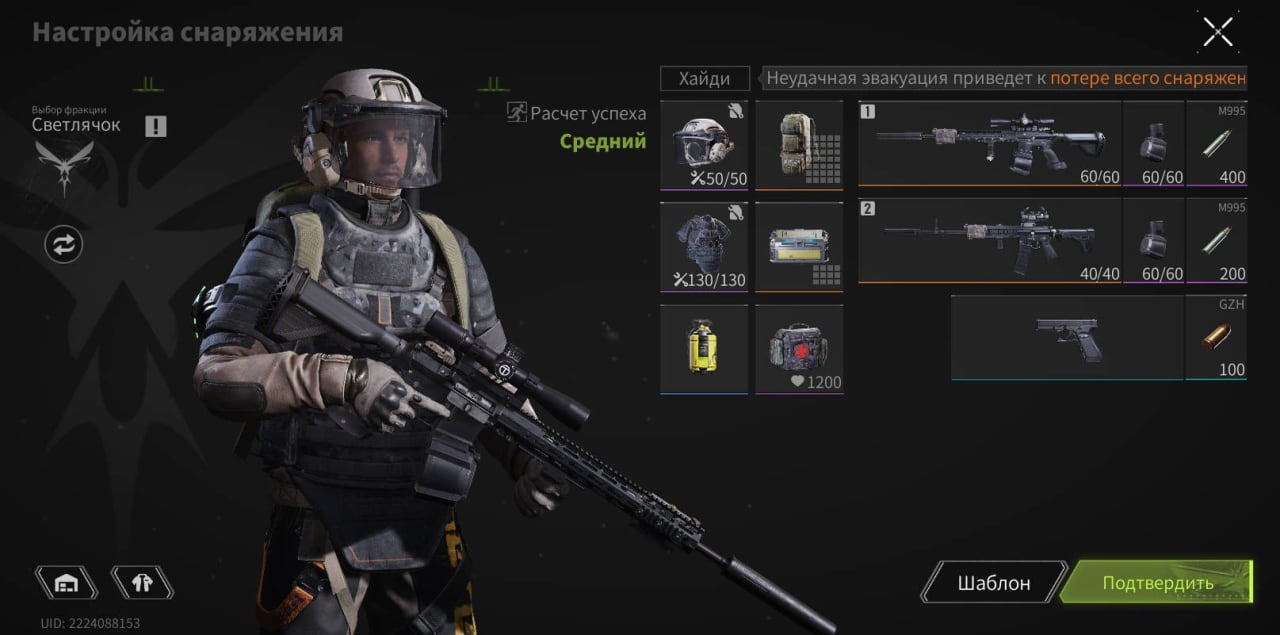The height and width of the screenshot is (635, 1280).
Task: Select the Хайди operator name tab
Action: click(705, 78)
